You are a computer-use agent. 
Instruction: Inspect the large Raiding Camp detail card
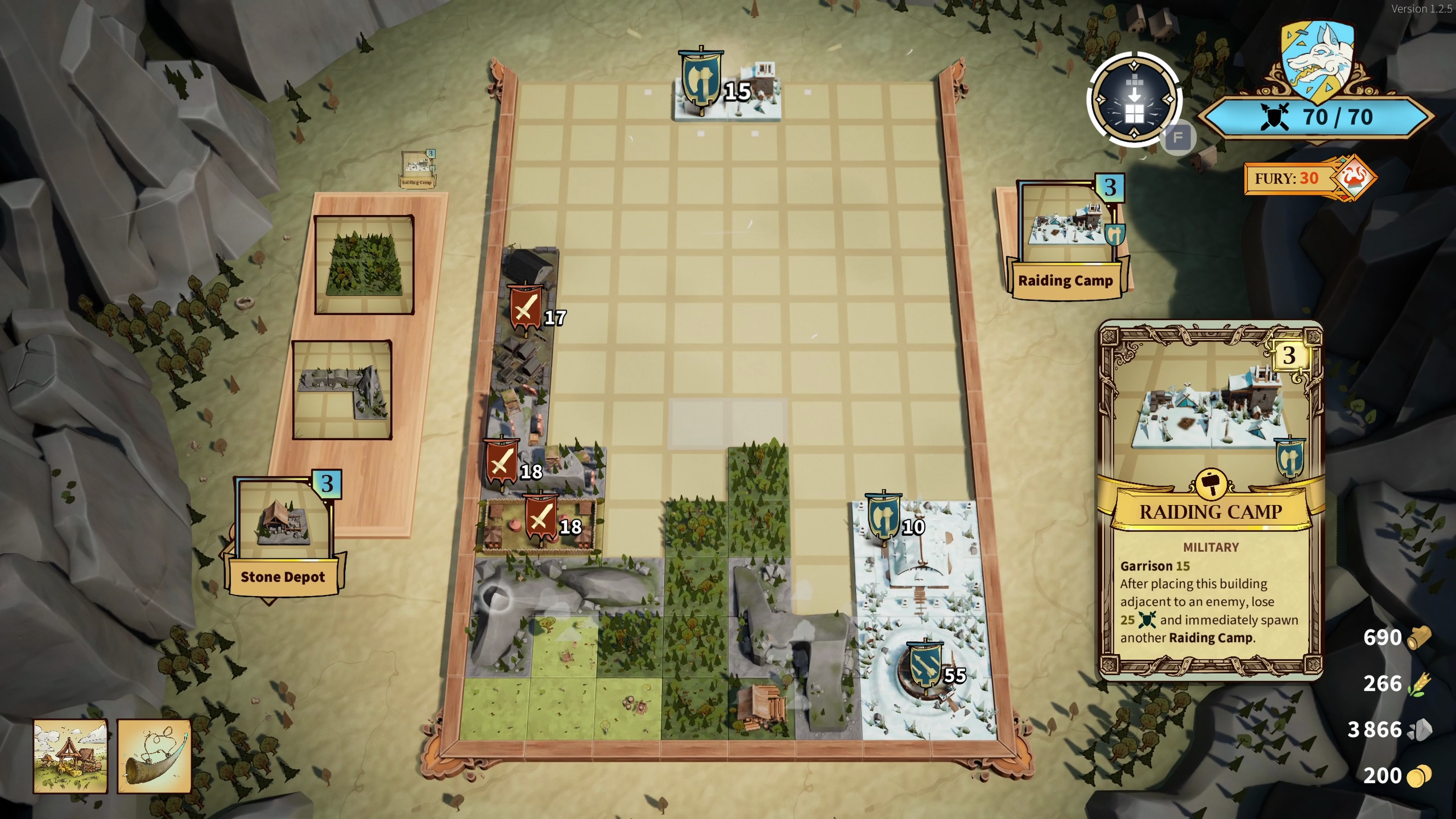point(1211,500)
